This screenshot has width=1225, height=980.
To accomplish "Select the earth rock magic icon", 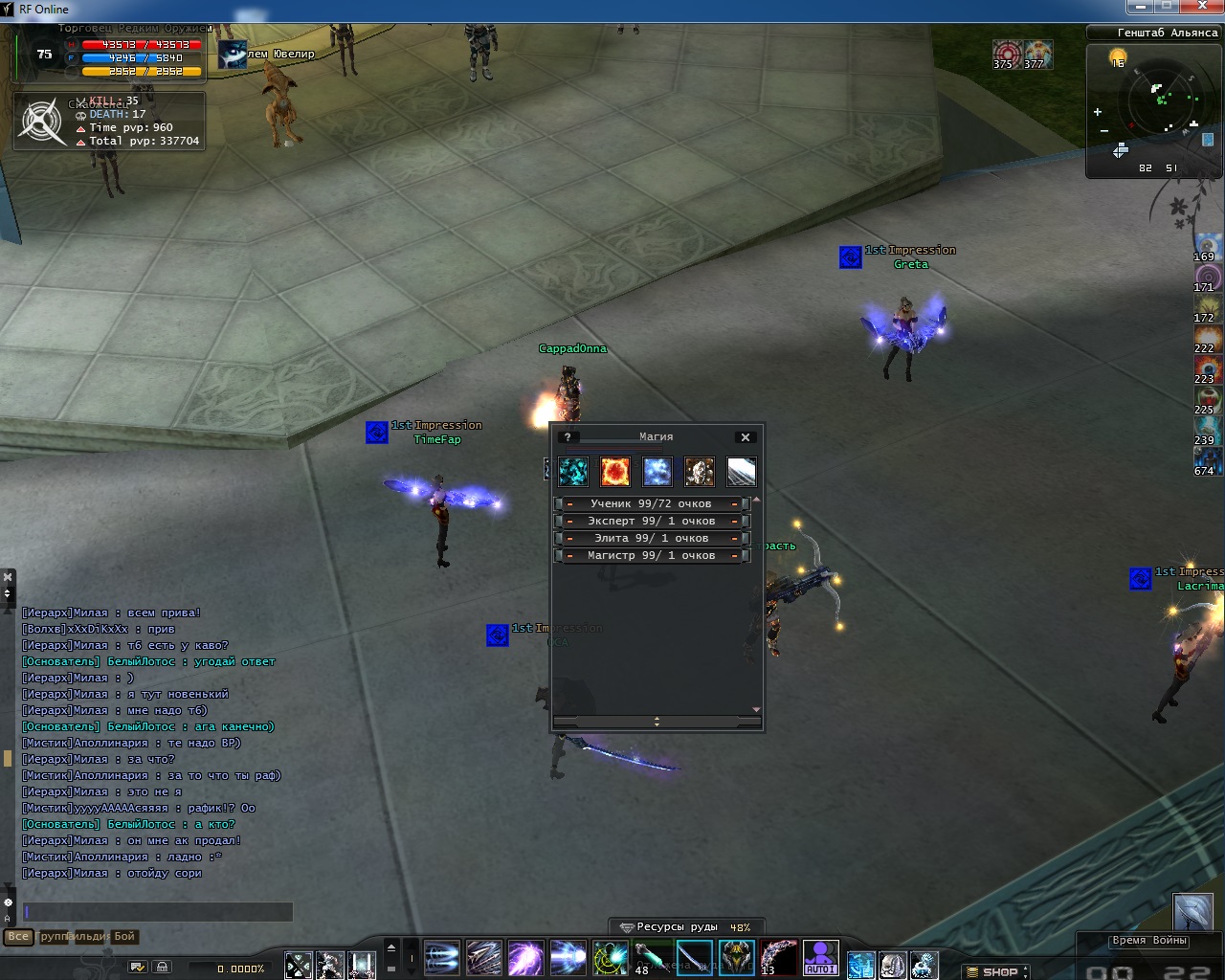I will click(x=699, y=471).
